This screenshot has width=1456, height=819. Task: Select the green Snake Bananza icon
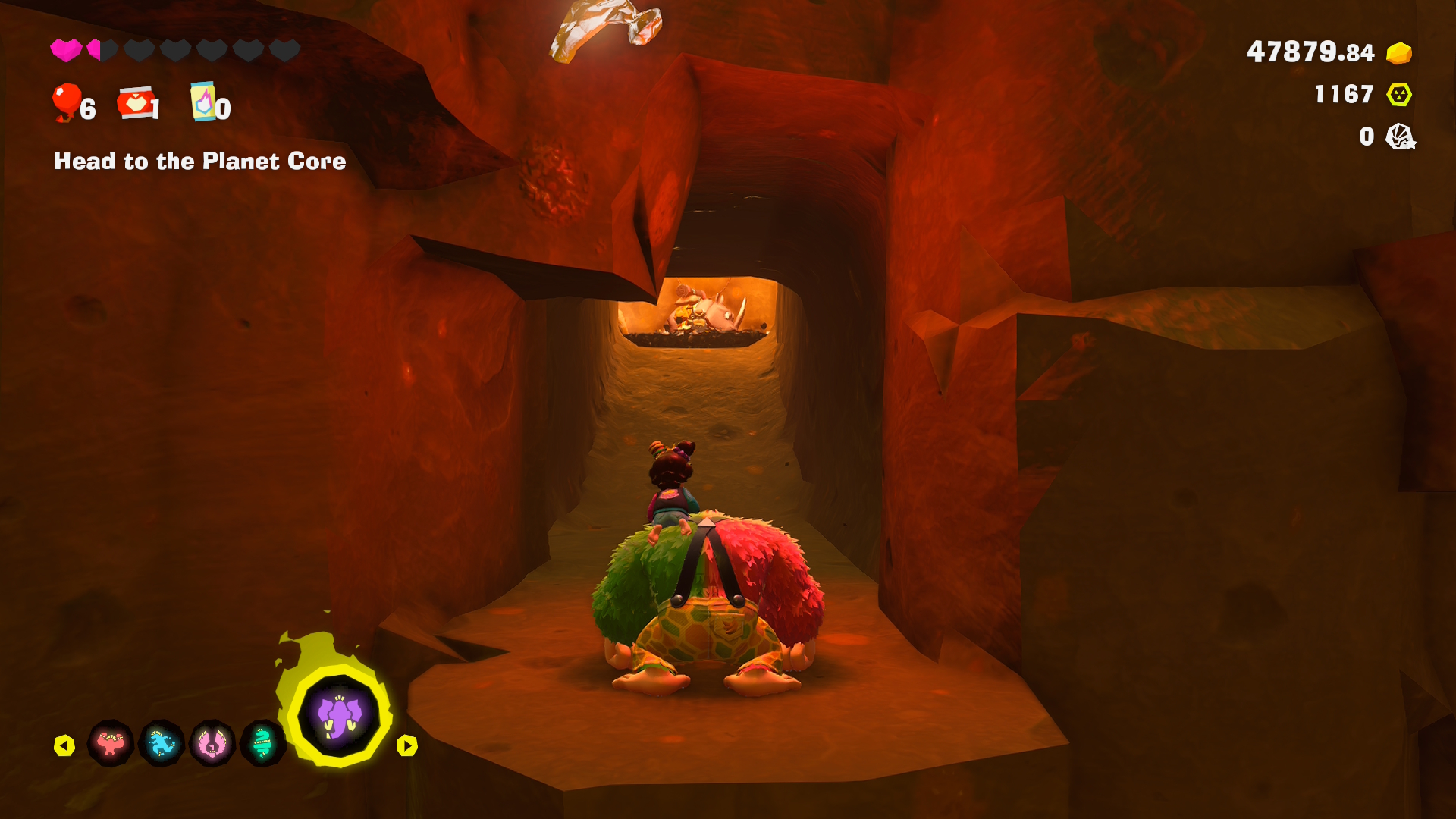[x=262, y=744]
